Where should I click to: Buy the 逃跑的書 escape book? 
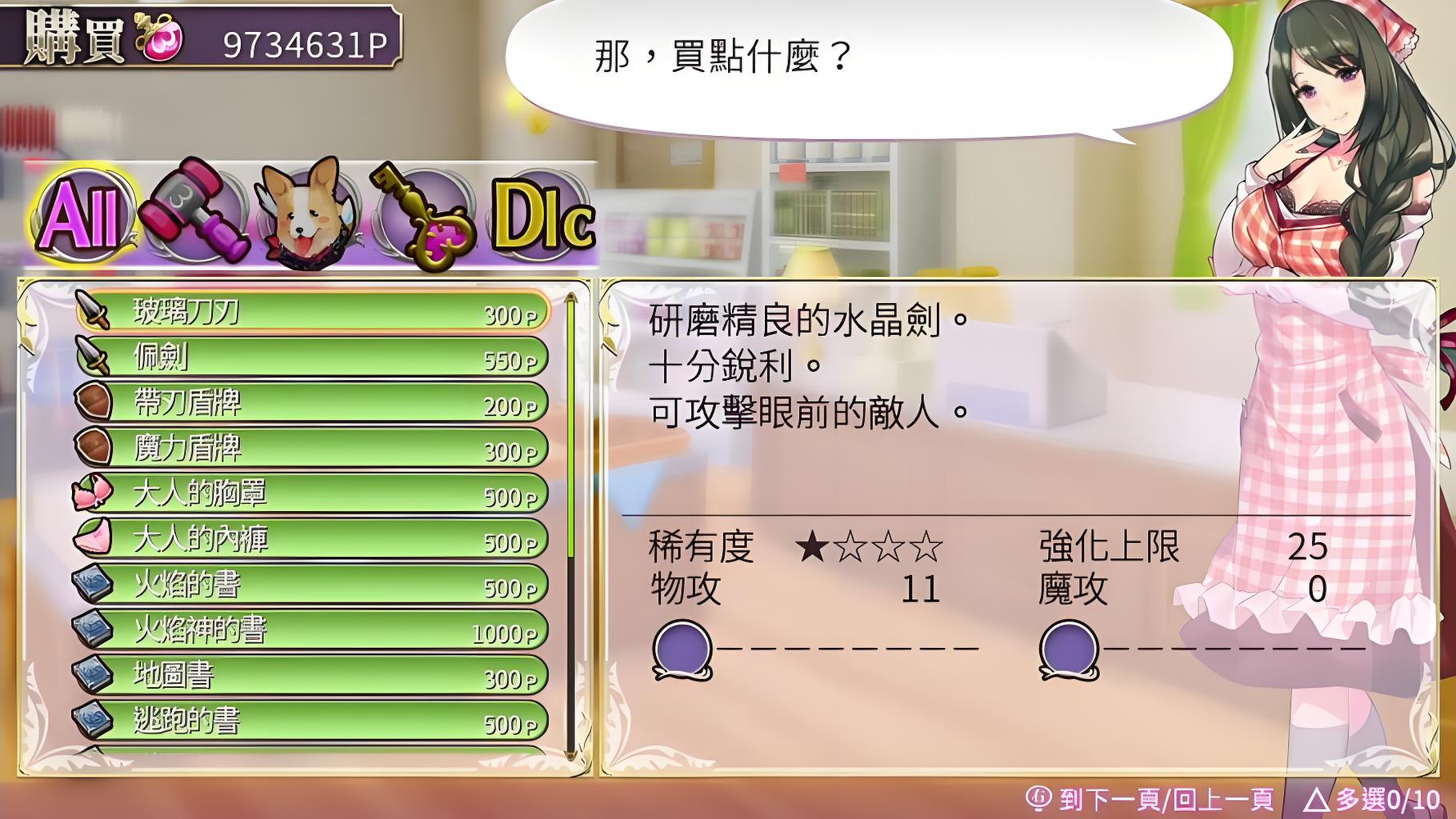[x=312, y=721]
